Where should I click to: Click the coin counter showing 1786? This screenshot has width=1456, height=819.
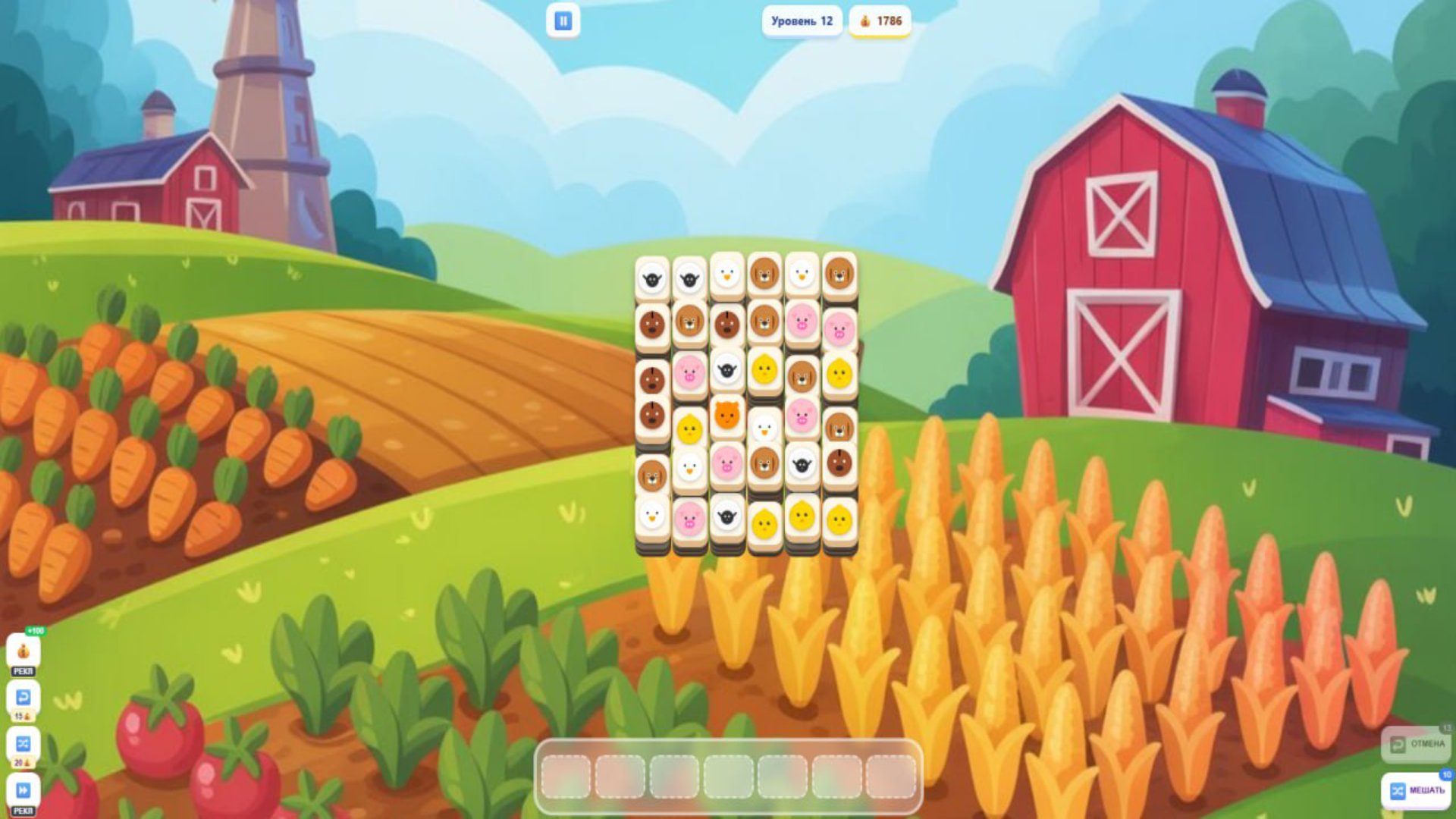tap(882, 22)
